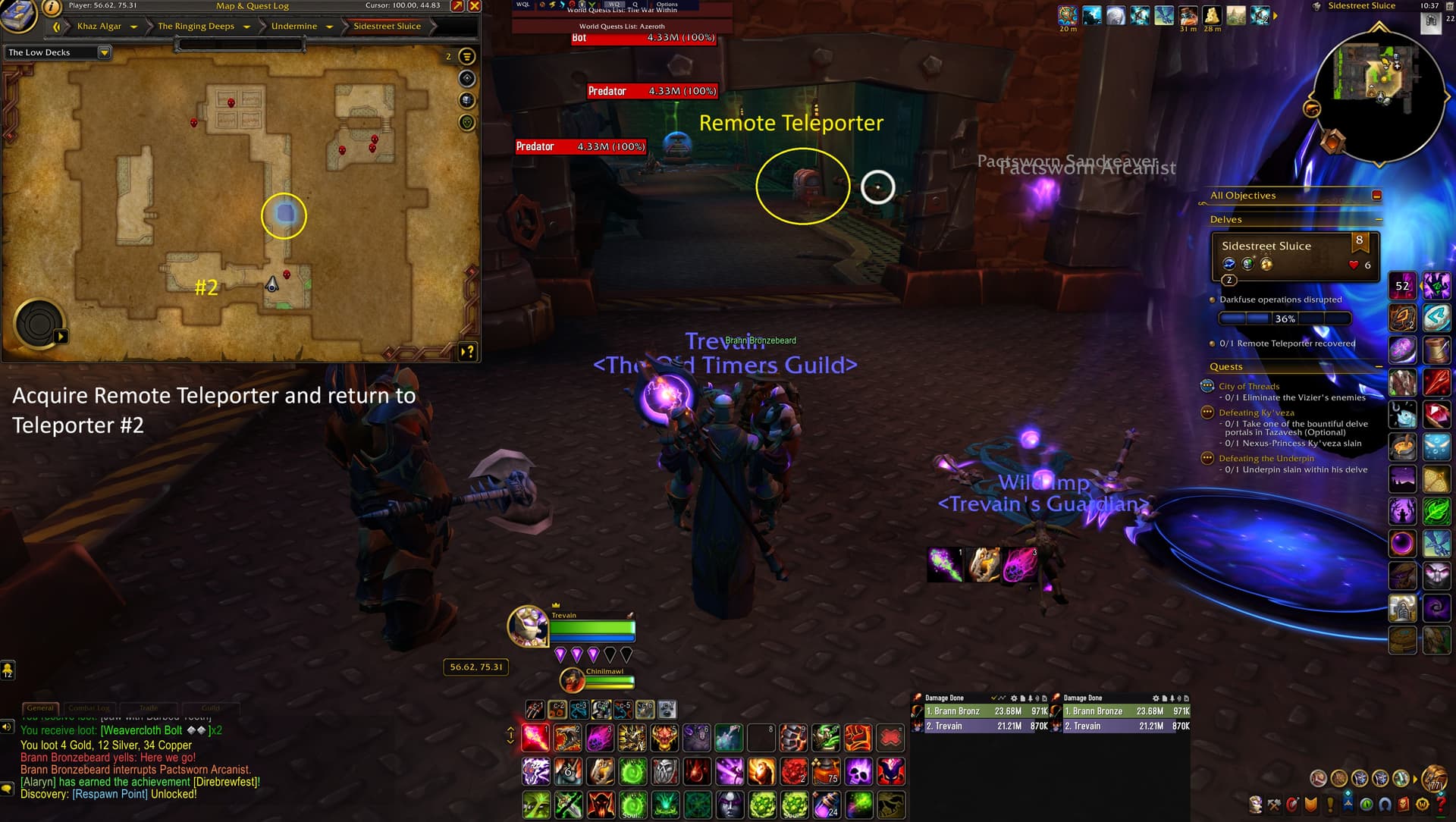Switch to the Combat Log chat tab
The width and height of the screenshot is (1456, 822).
pyautogui.click(x=89, y=707)
